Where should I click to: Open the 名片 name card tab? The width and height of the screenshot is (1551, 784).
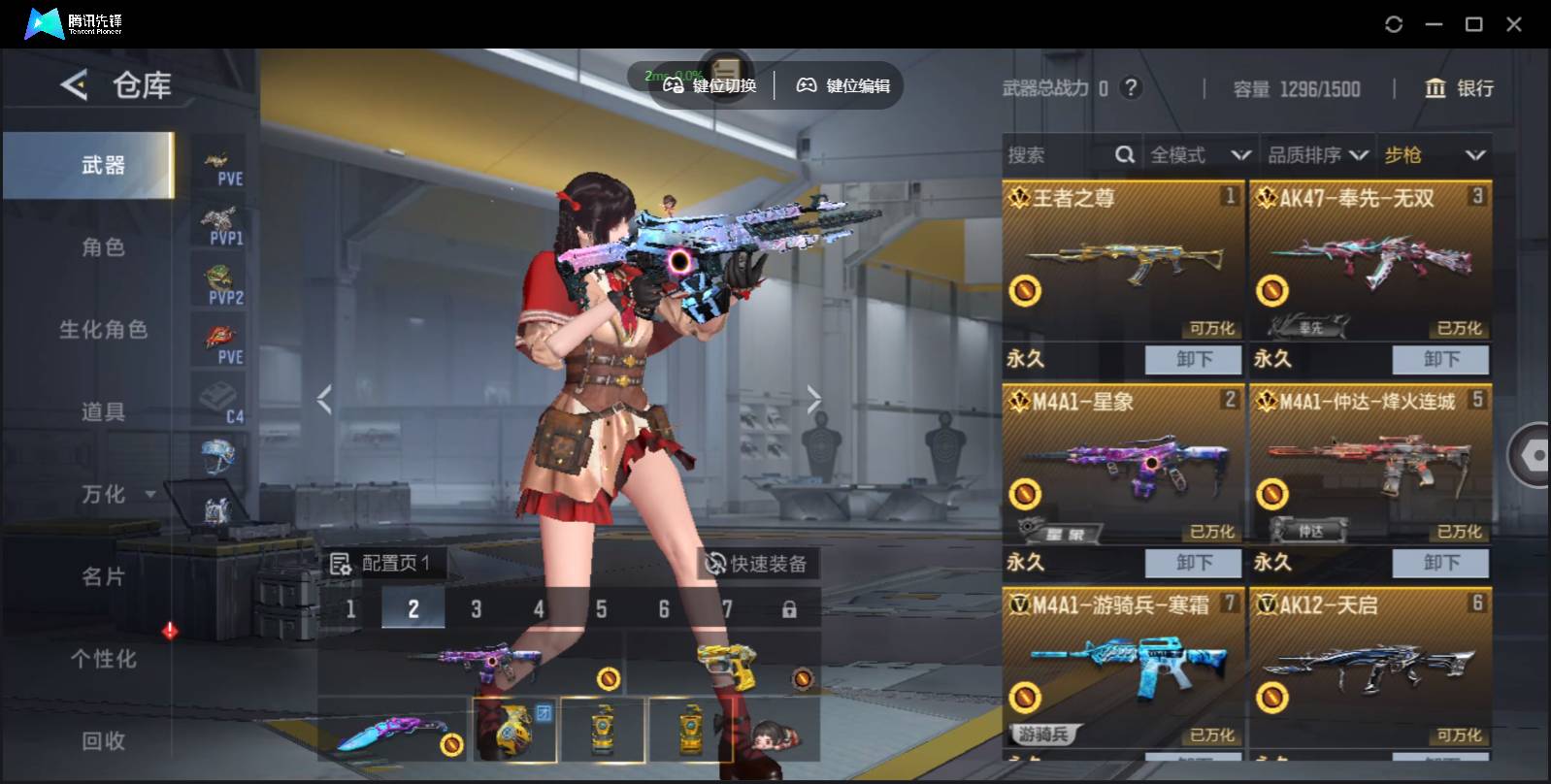pos(103,577)
